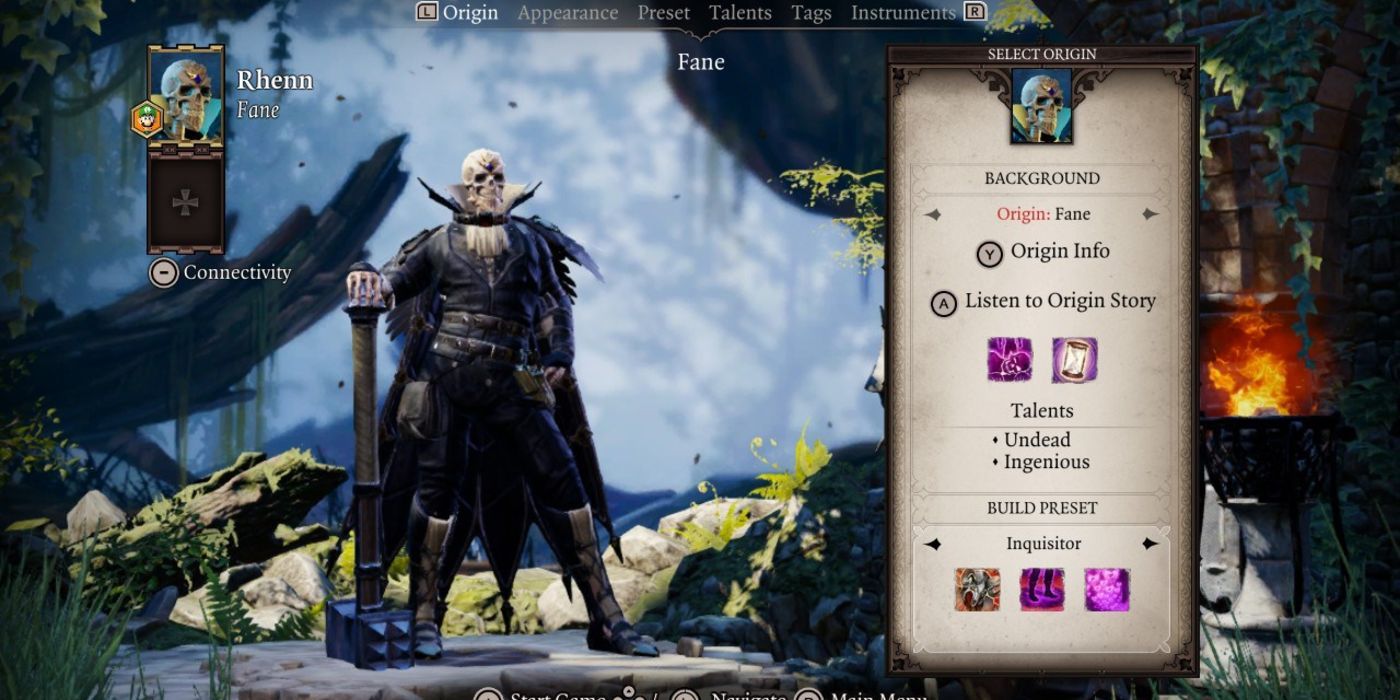This screenshot has width=1400, height=700.
Task: Cycle build preset left from Inquisitor
Action: click(x=932, y=544)
